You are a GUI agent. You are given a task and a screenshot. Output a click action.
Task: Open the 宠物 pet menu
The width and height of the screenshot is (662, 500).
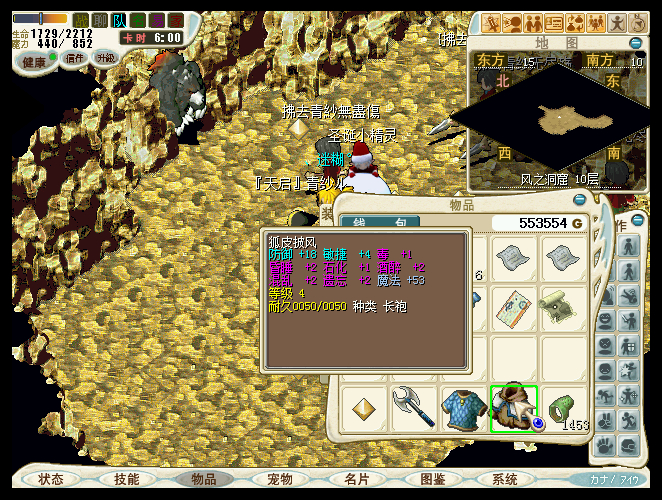(x=280, y=479)
